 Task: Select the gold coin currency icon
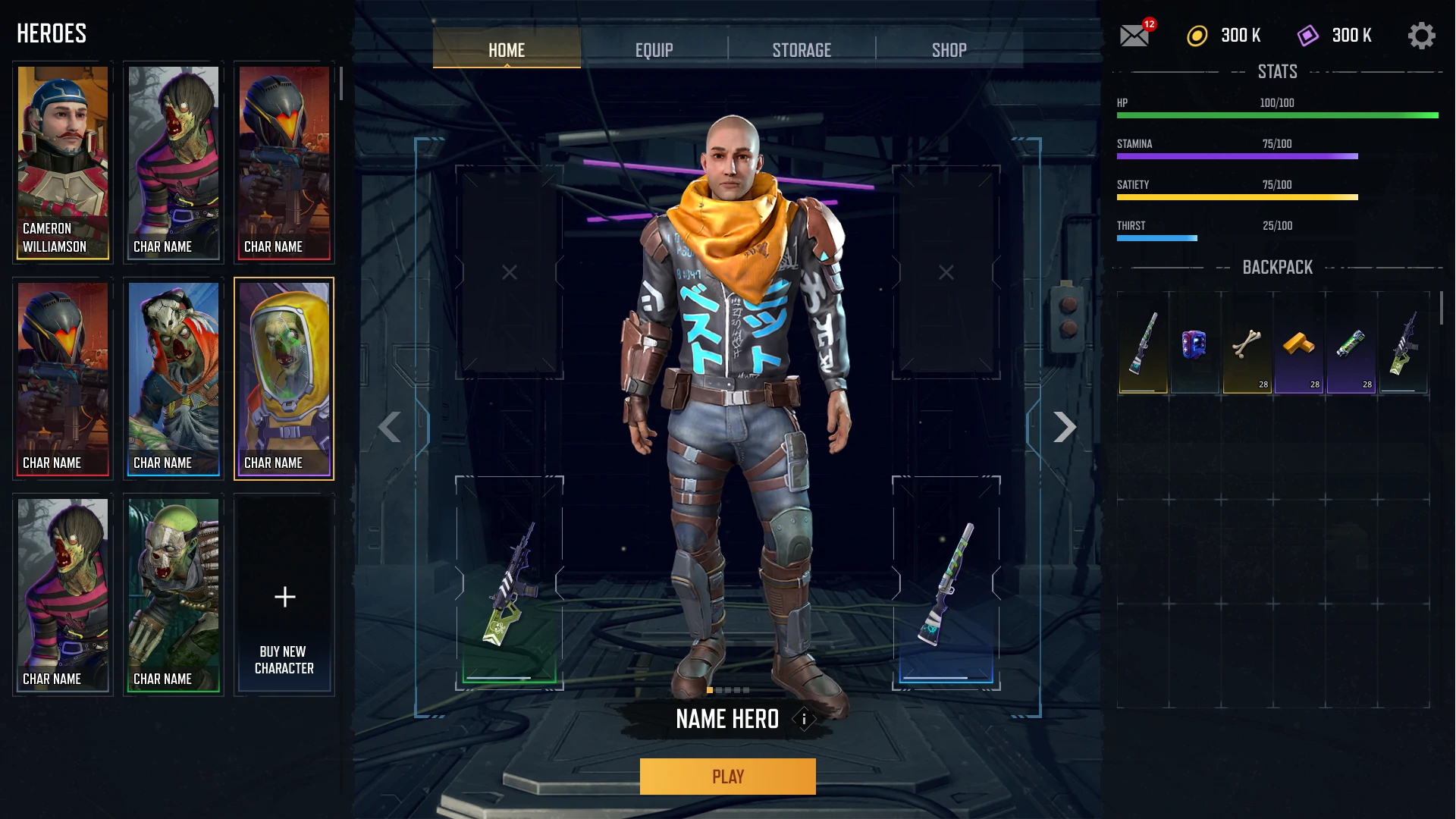point(1197,36)
